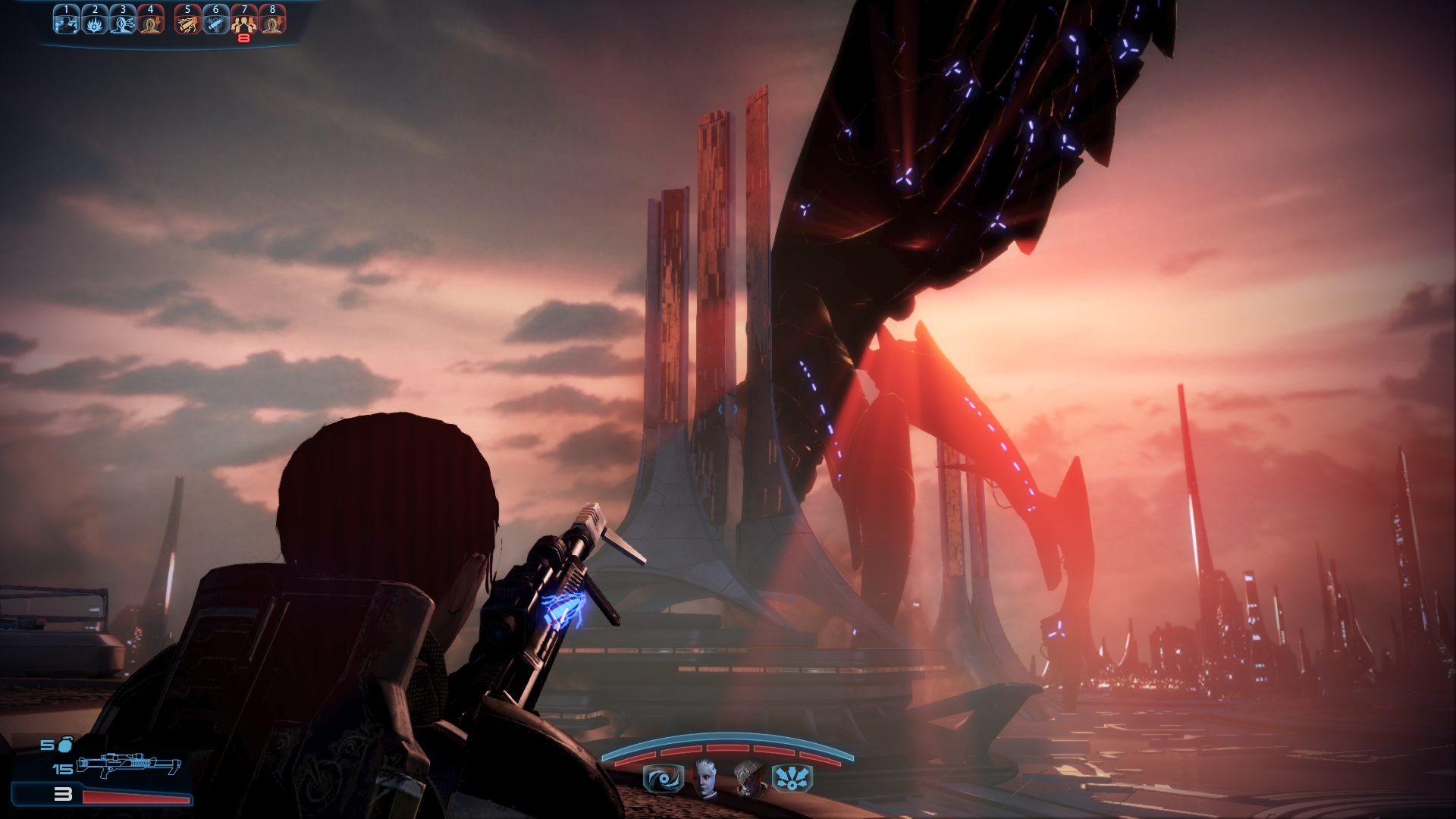The image size is (1456, 819).
Task: Trigger the head-with-nodes power in slot 3
Action: [123, 20]
